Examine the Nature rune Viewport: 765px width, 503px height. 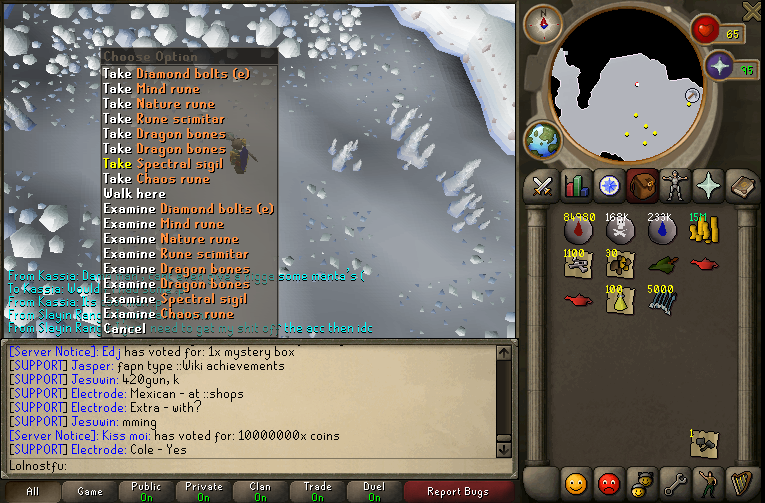tap(171, 239)
